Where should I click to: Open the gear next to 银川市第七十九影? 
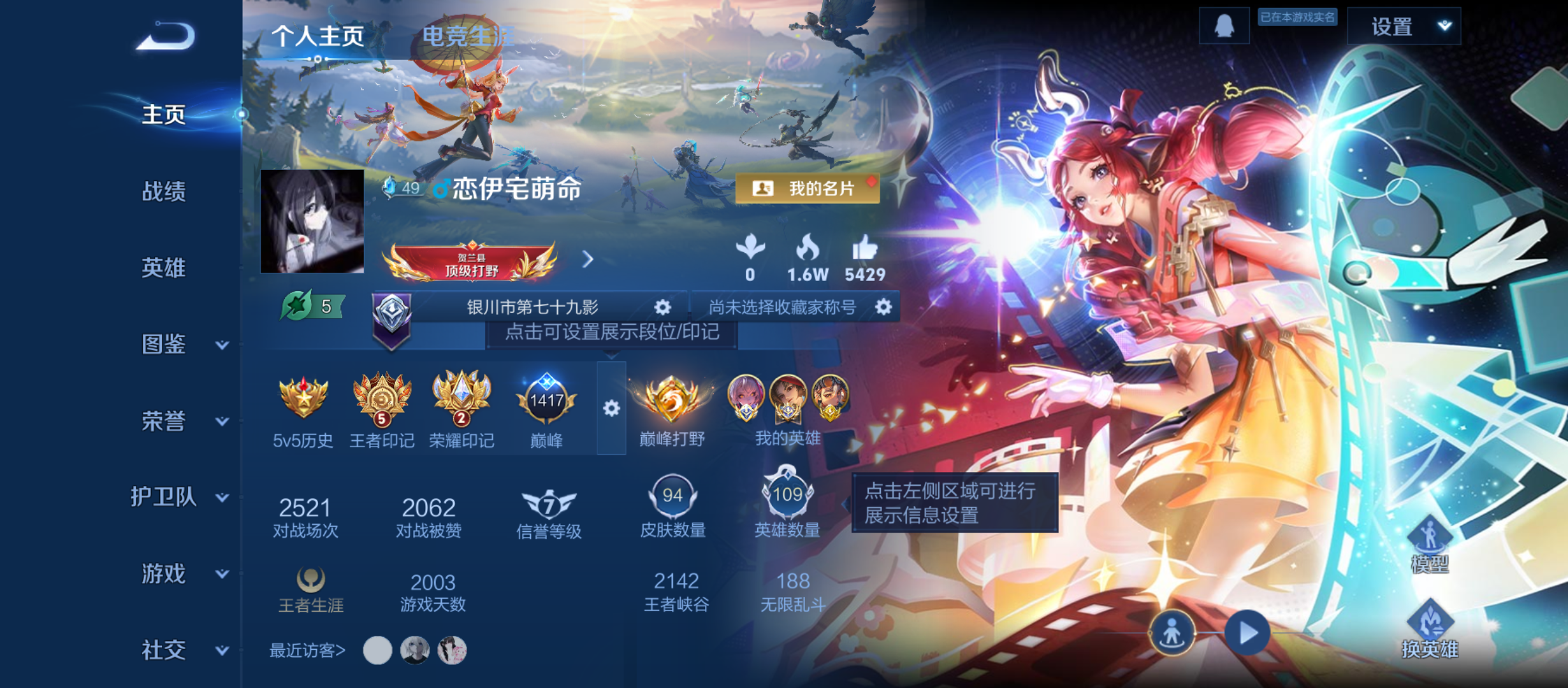coord(662,307)
